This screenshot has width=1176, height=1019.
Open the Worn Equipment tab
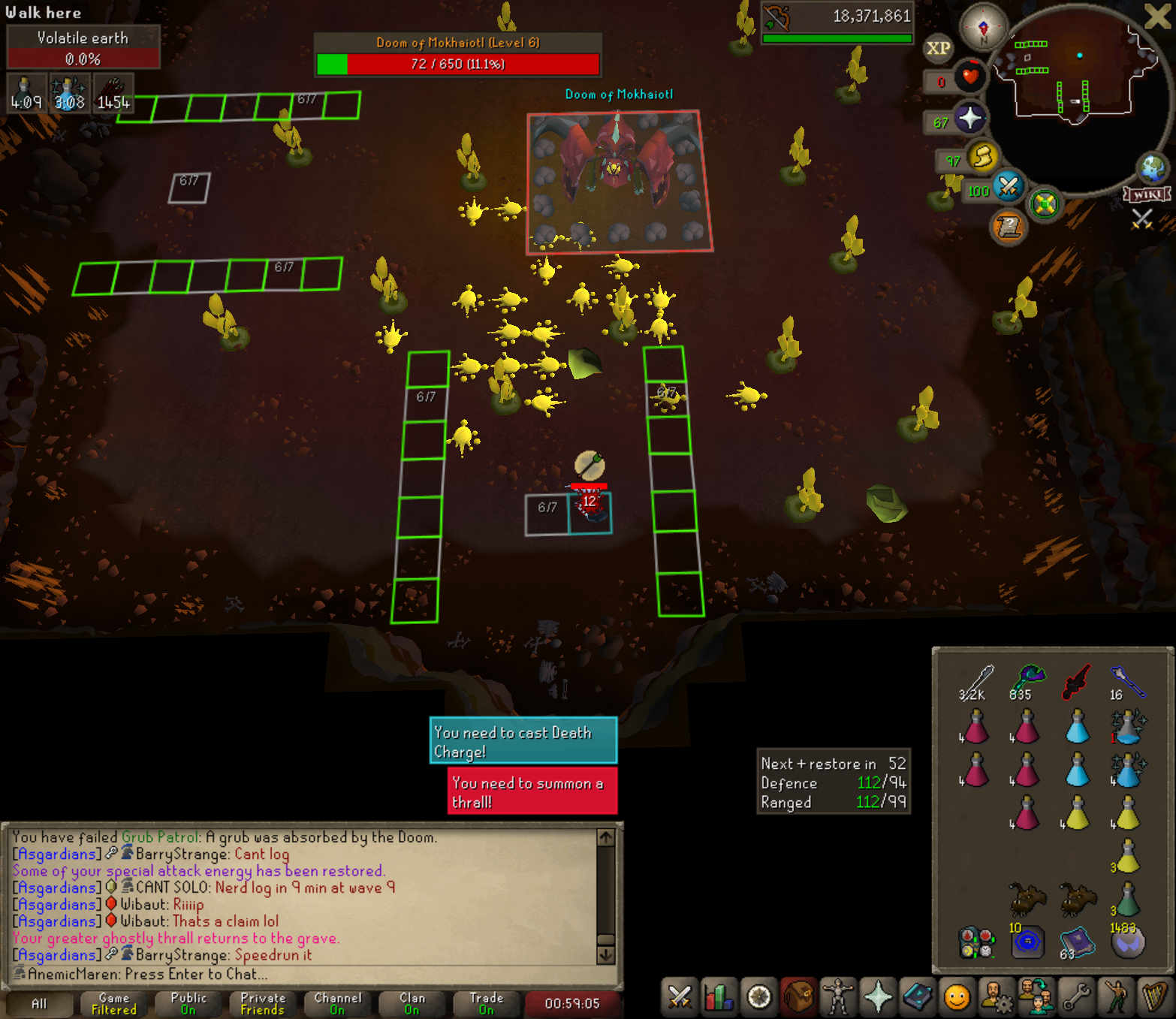837,998
